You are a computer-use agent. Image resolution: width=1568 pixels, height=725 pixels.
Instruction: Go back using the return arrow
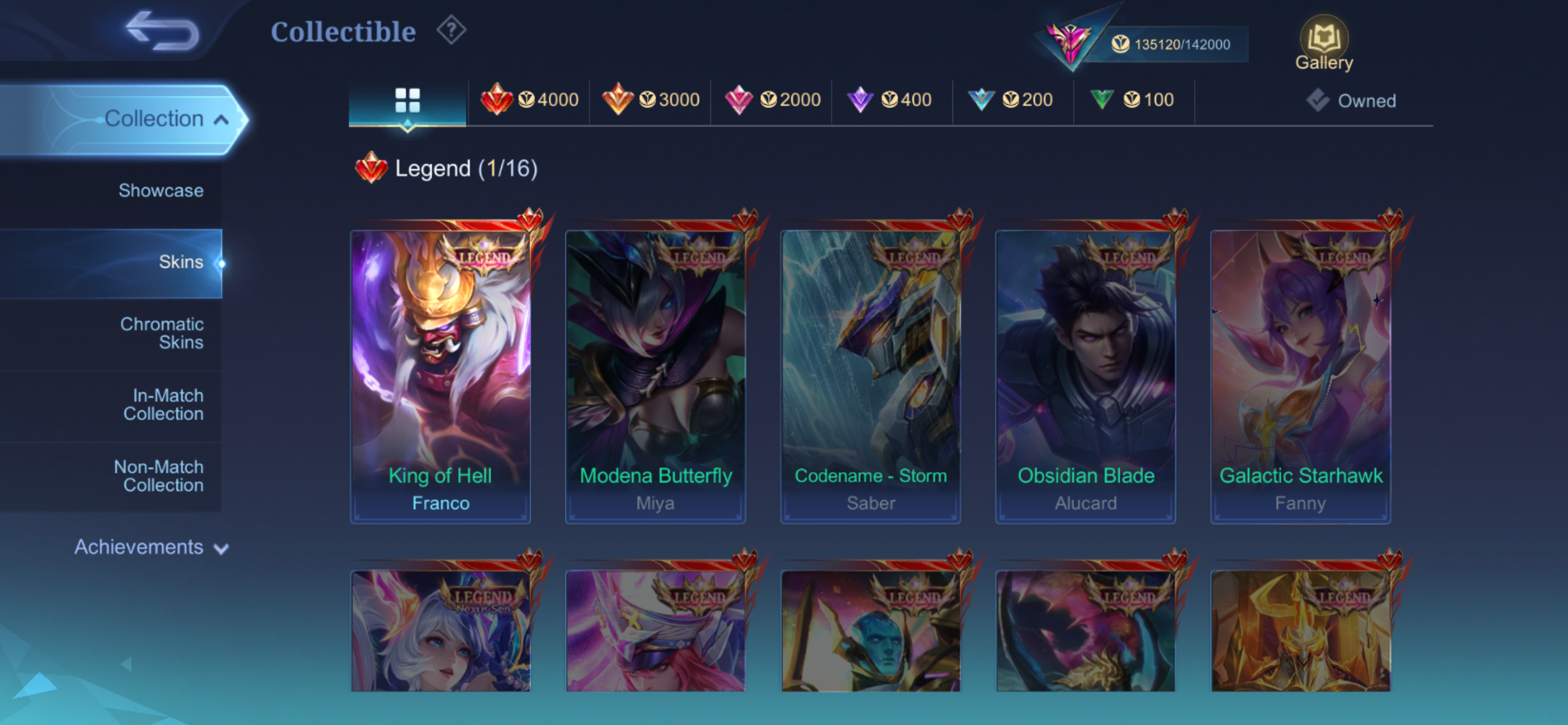[x=162, y=31]
